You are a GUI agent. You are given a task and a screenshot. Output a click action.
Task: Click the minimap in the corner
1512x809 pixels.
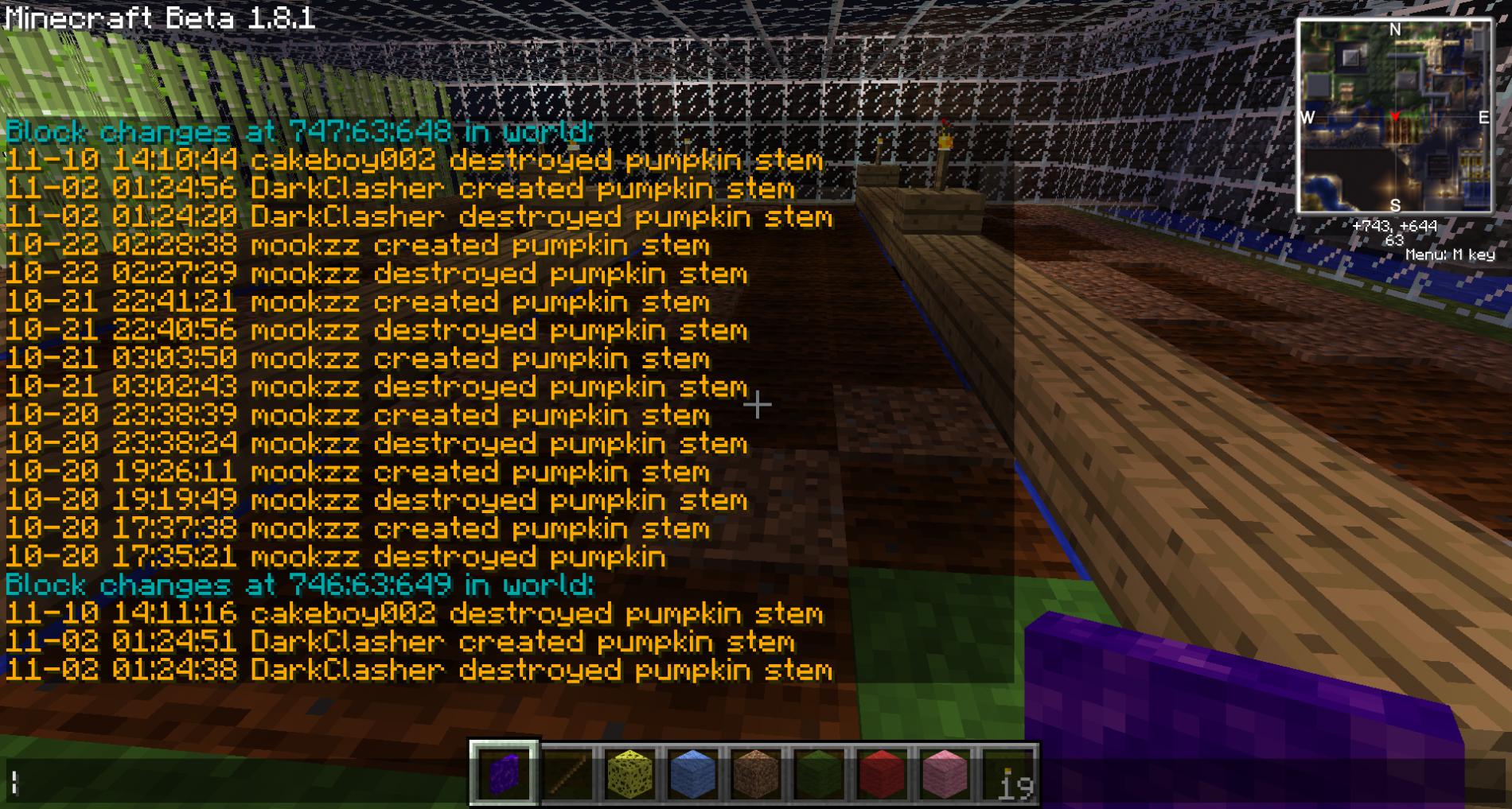pyautogui.click(x=1394, y=117)
